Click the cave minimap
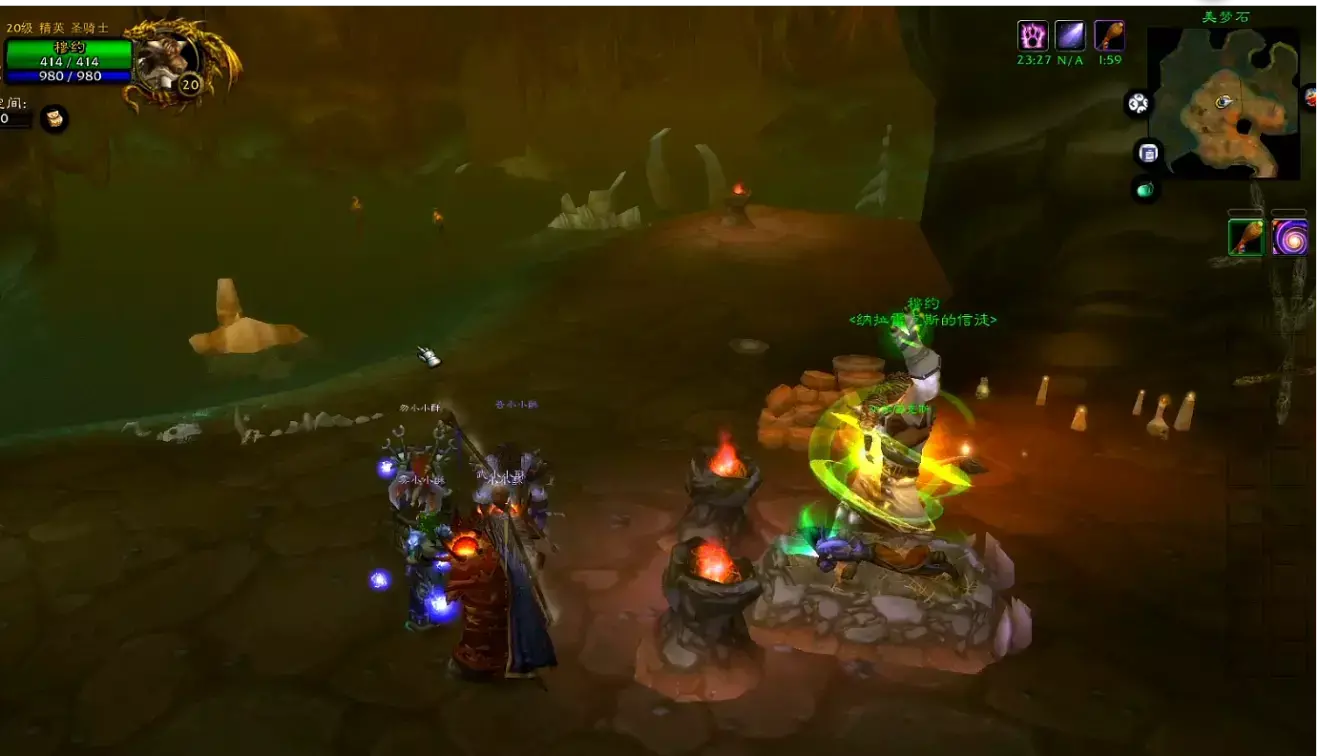1319x756 pixels. coord(1223,103)
